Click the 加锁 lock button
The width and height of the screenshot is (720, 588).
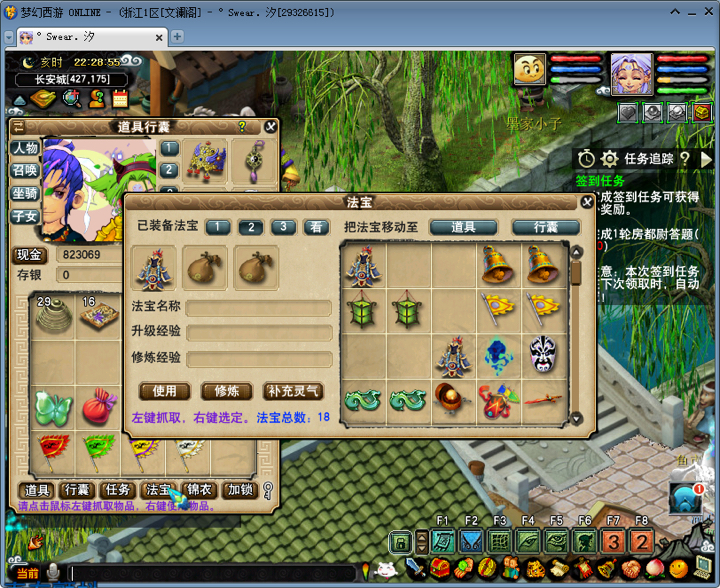[x=240, y=490]
